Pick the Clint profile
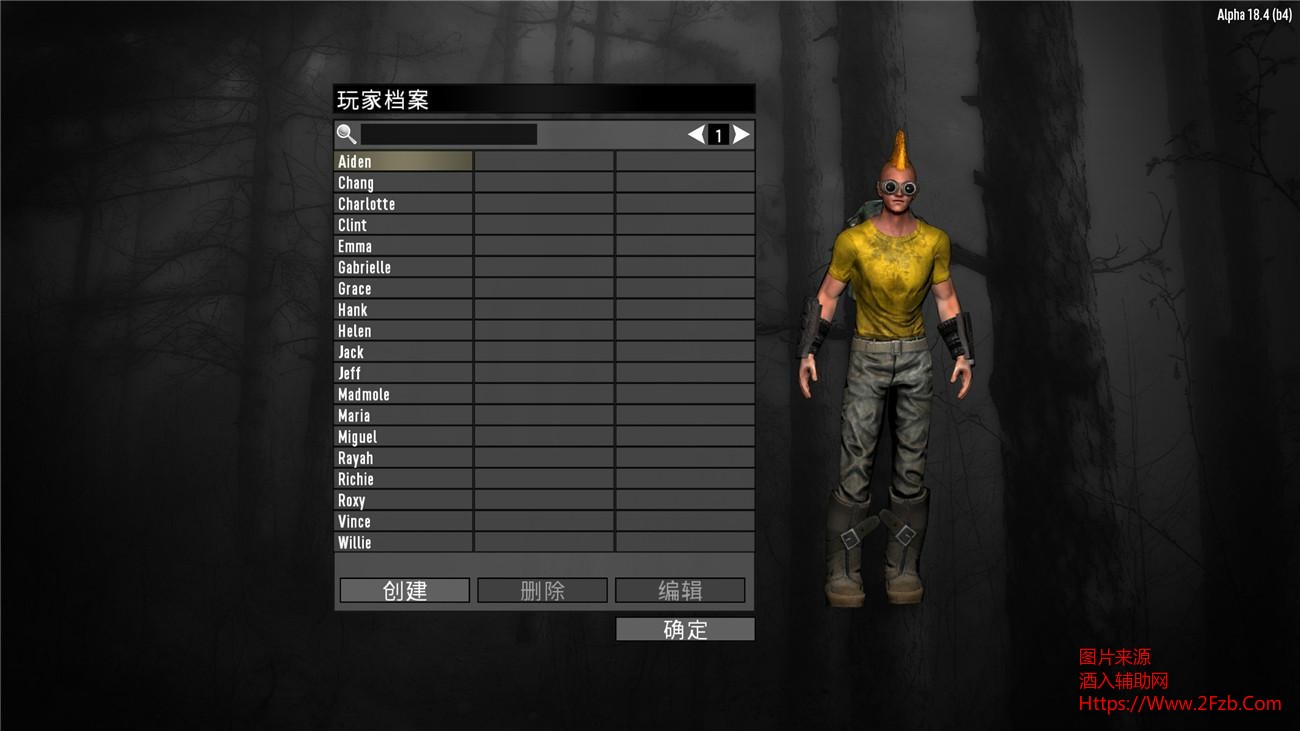Image resolution: width=1300 pixels, height=731 pixels. [x=403, y=225]
